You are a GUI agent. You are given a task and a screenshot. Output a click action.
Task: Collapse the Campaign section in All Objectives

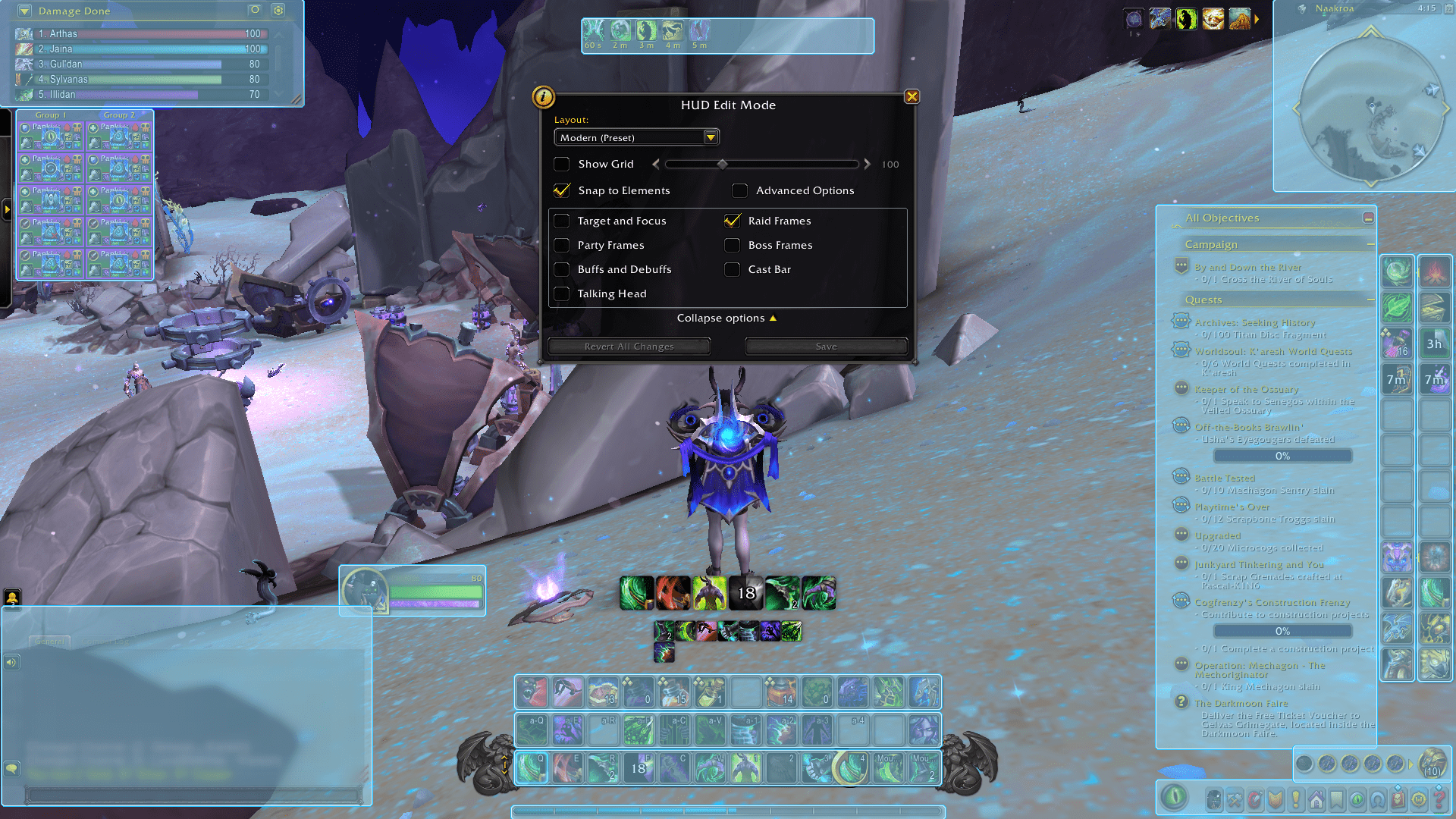click(1370, 244)
